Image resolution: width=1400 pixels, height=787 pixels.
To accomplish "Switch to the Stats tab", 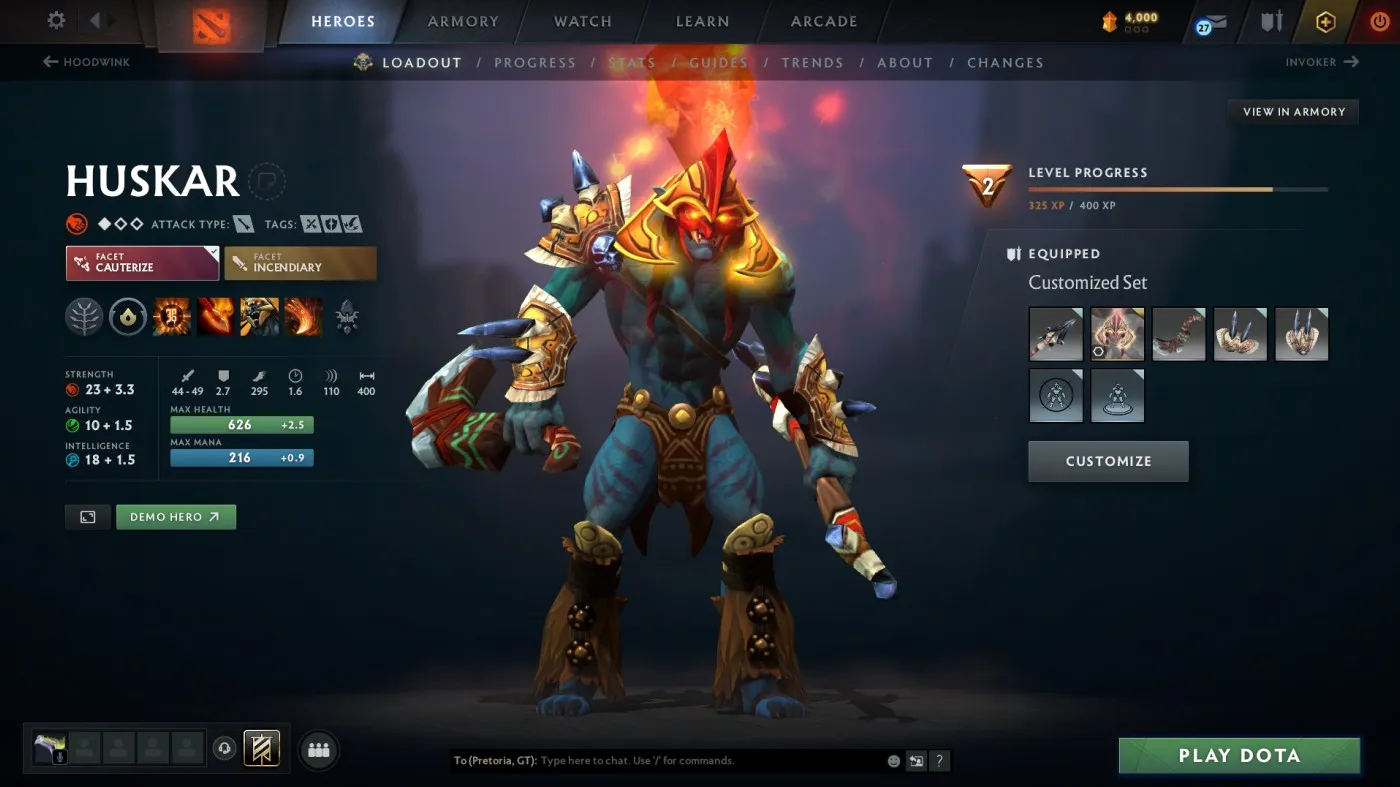I will (x=630, y=62).
